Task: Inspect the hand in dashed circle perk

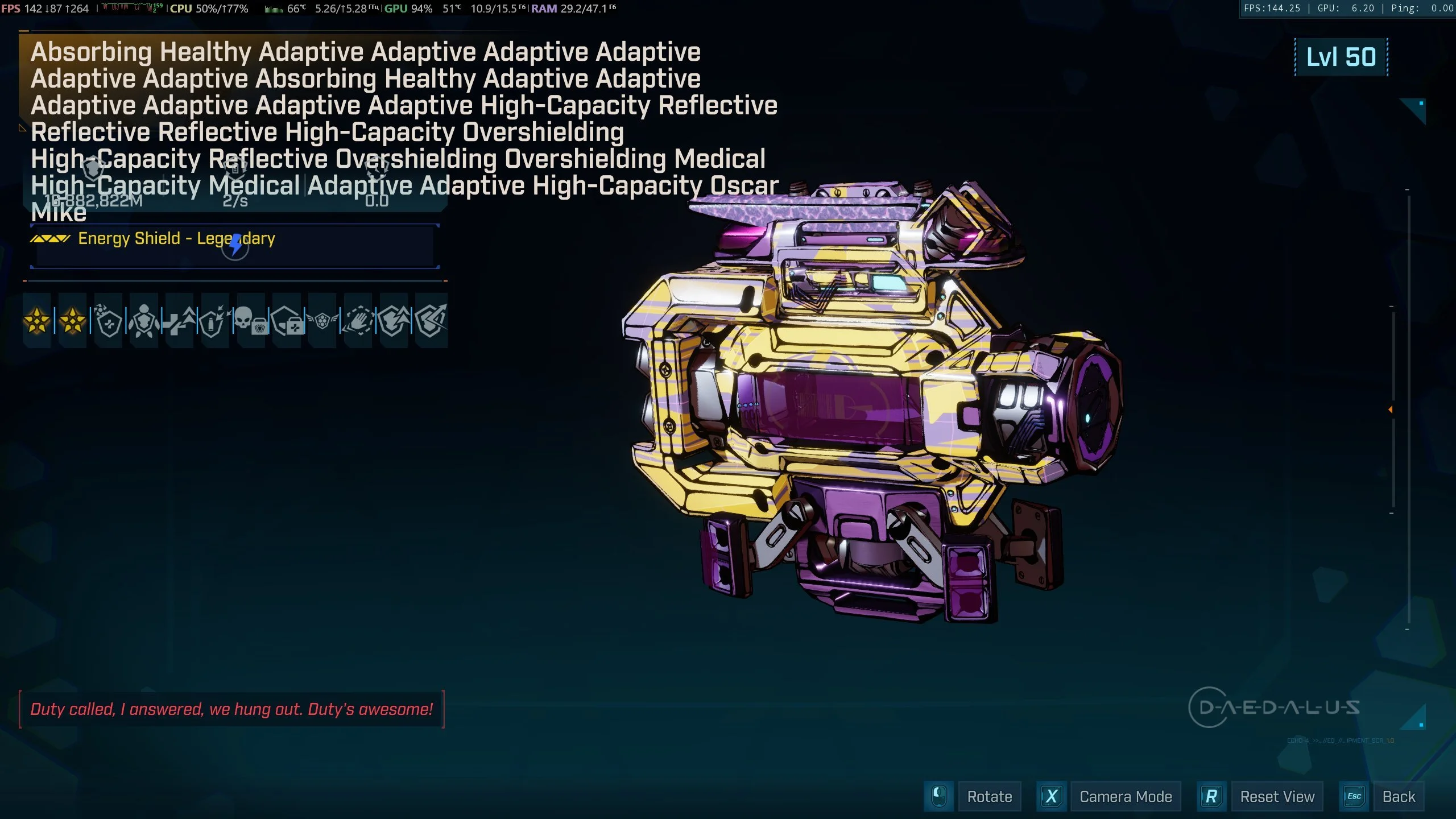Action: point(358,321)
